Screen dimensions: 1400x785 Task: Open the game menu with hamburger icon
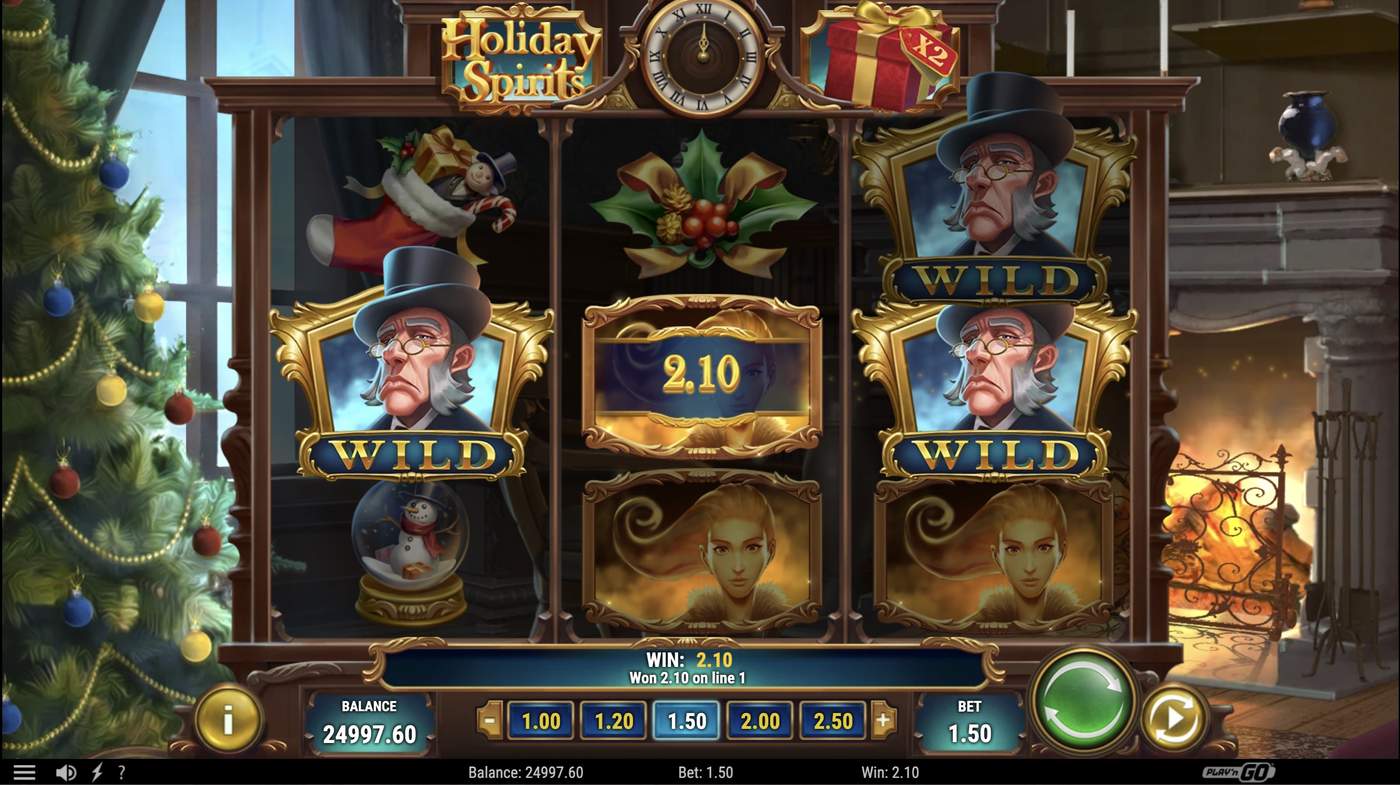(x=24, y=771)
